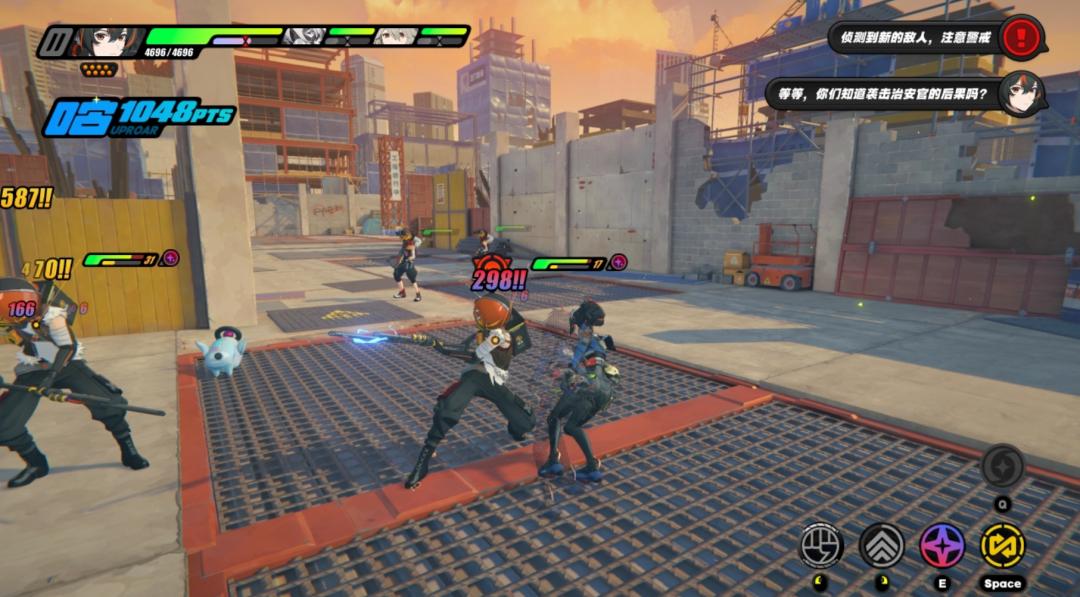Activate the chevron dodge ability
The image size is (1080, 597).
click(x=881, y=545)
